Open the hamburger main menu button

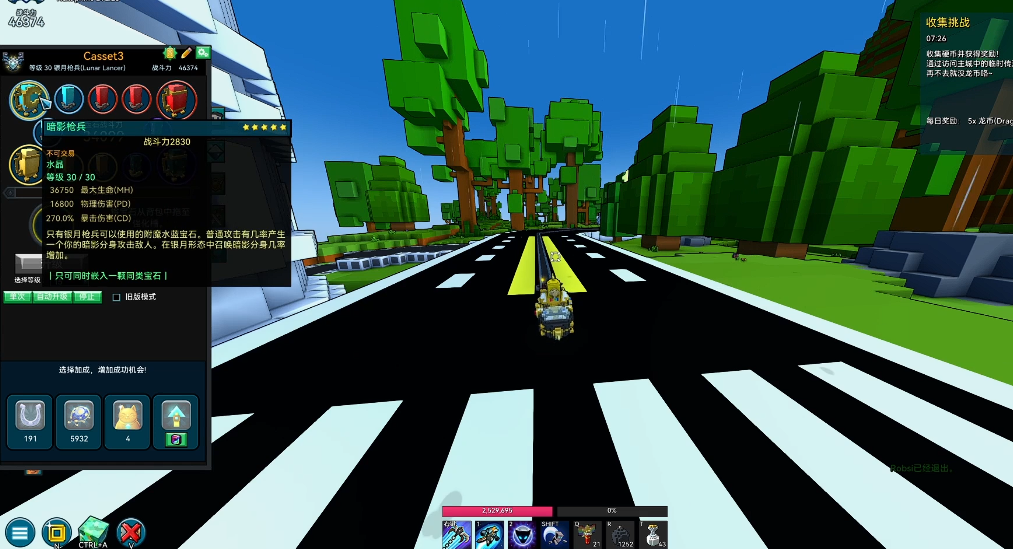(19, 531)
